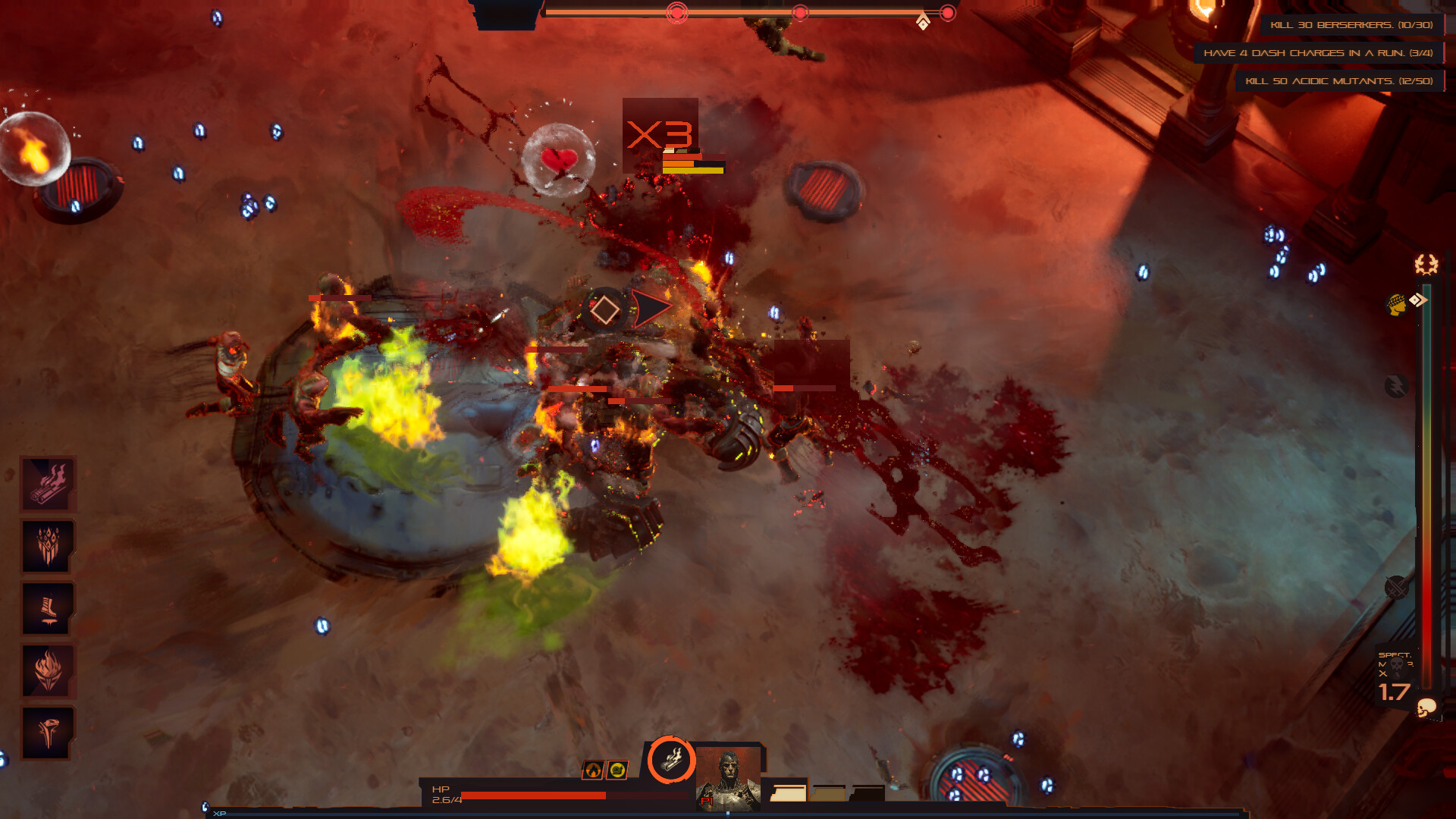Click the golden medallion head icon on right edge
Screen dimensions: 1456x819
click(x=1395, y=304)
